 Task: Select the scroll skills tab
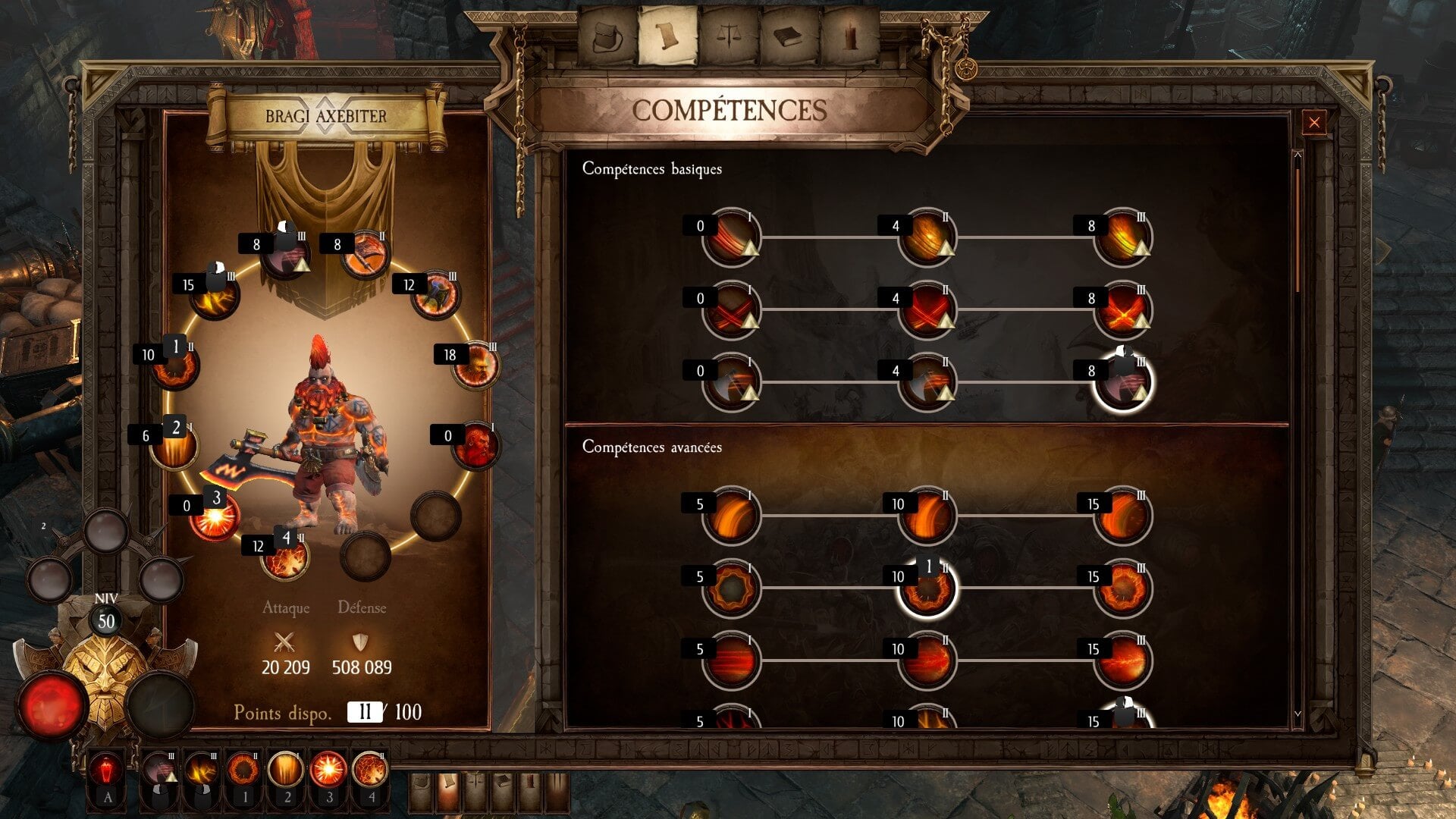[668, 36]
